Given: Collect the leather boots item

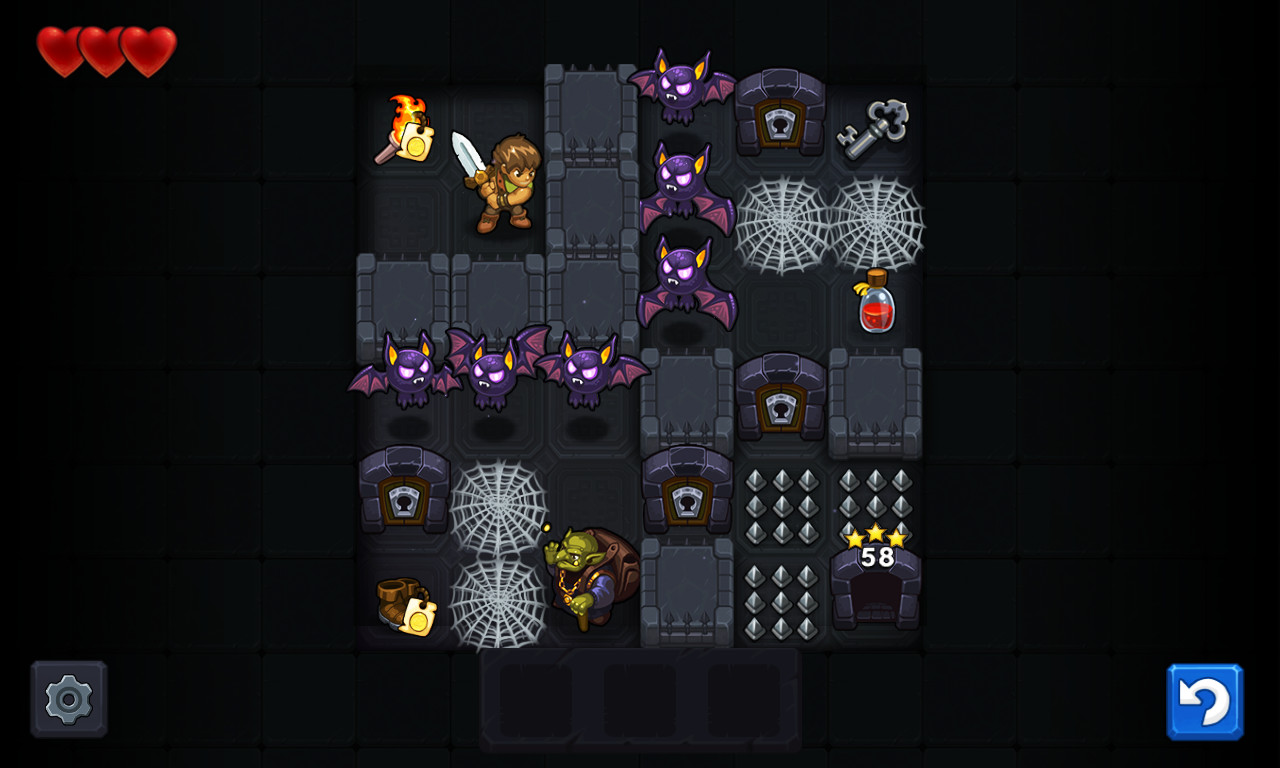Looking at the screenshot, I should pos(405,605).
